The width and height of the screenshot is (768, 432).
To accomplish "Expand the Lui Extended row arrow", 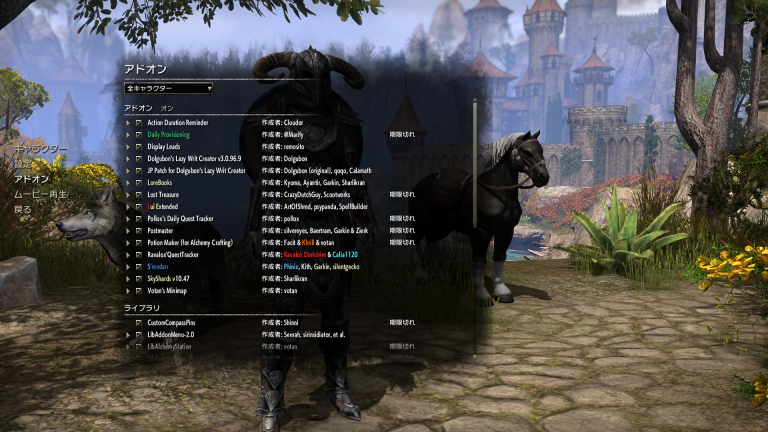I will 128,207.
